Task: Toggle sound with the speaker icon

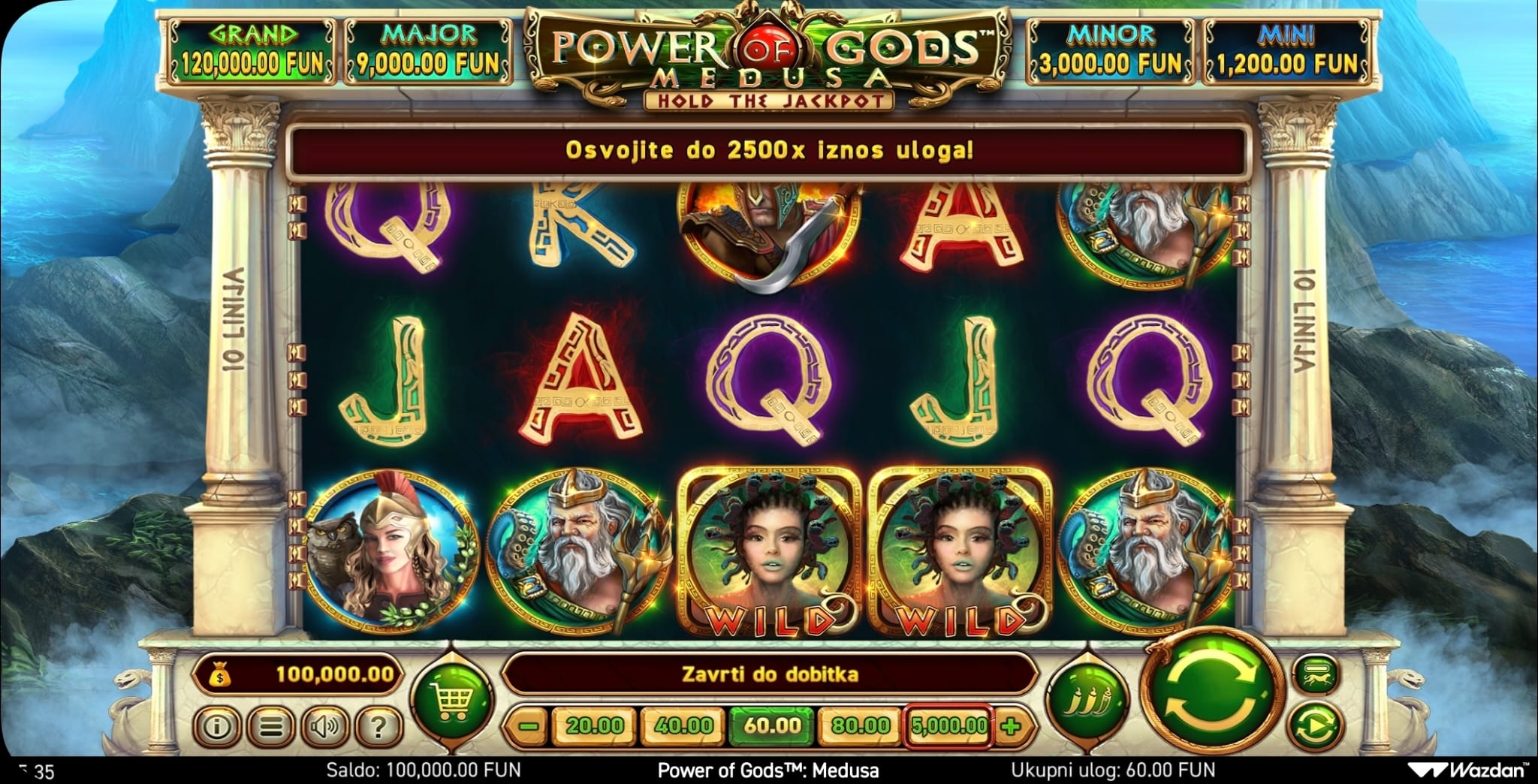Action: point(324,726)
